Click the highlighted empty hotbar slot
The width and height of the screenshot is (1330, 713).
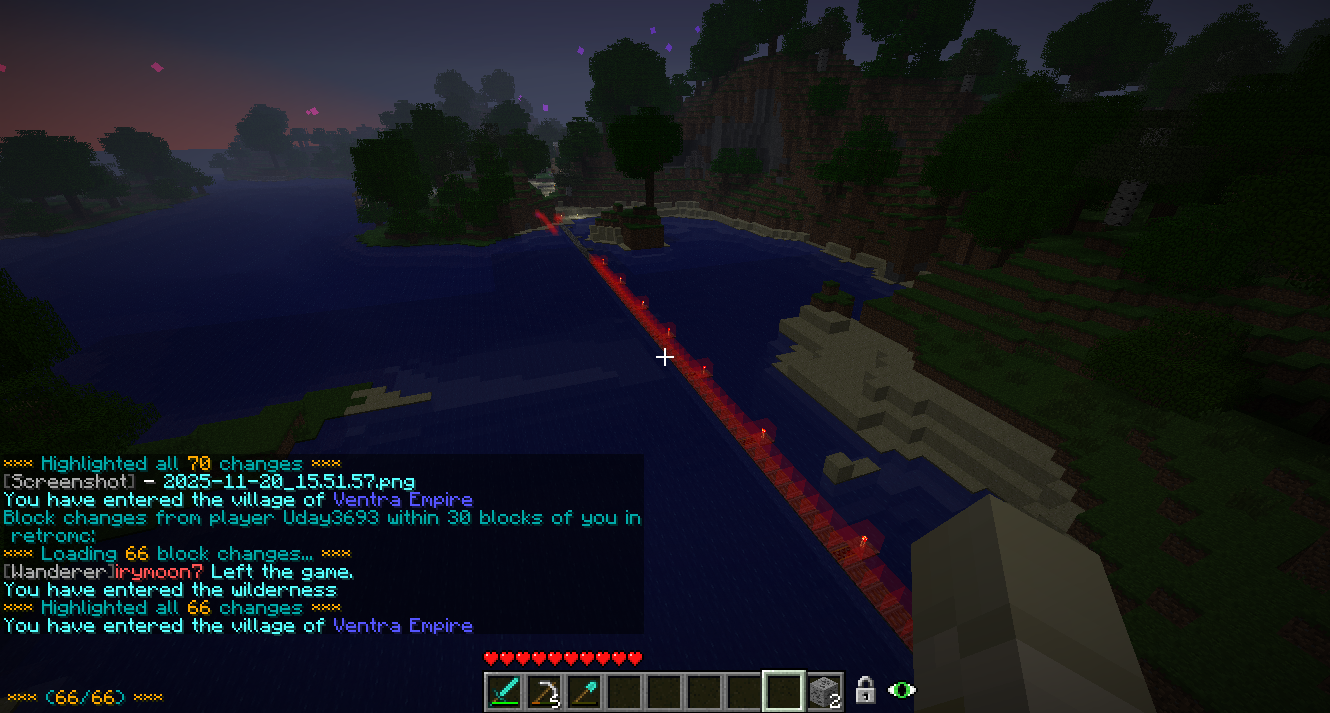[784, 691]
